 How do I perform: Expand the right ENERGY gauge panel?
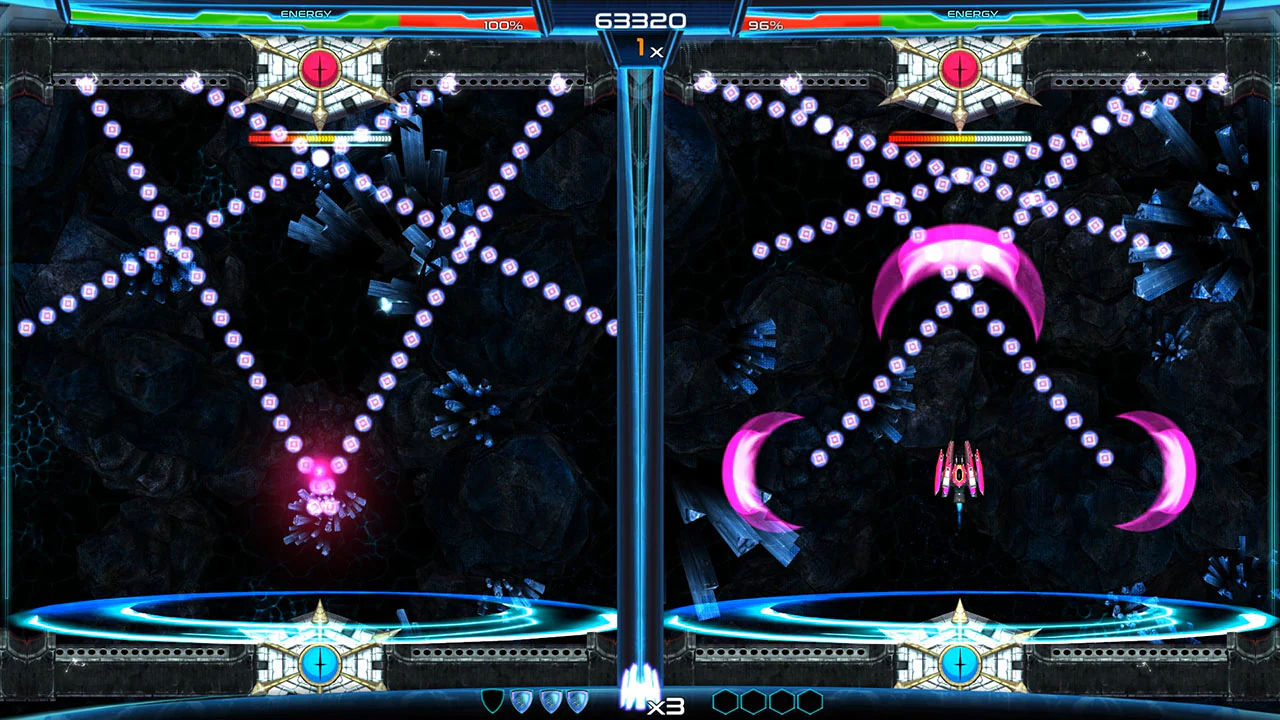pyautogui.click(x=973, y=13)
